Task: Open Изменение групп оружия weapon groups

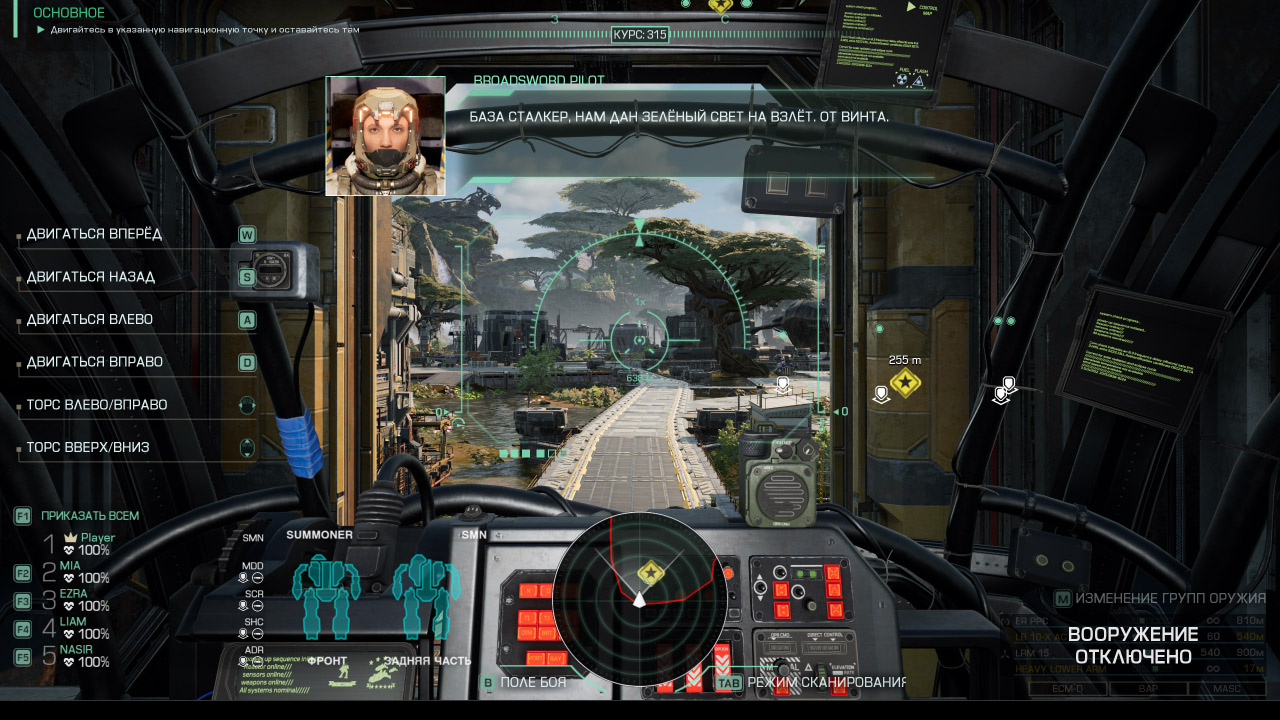Action: (1170, 599)
